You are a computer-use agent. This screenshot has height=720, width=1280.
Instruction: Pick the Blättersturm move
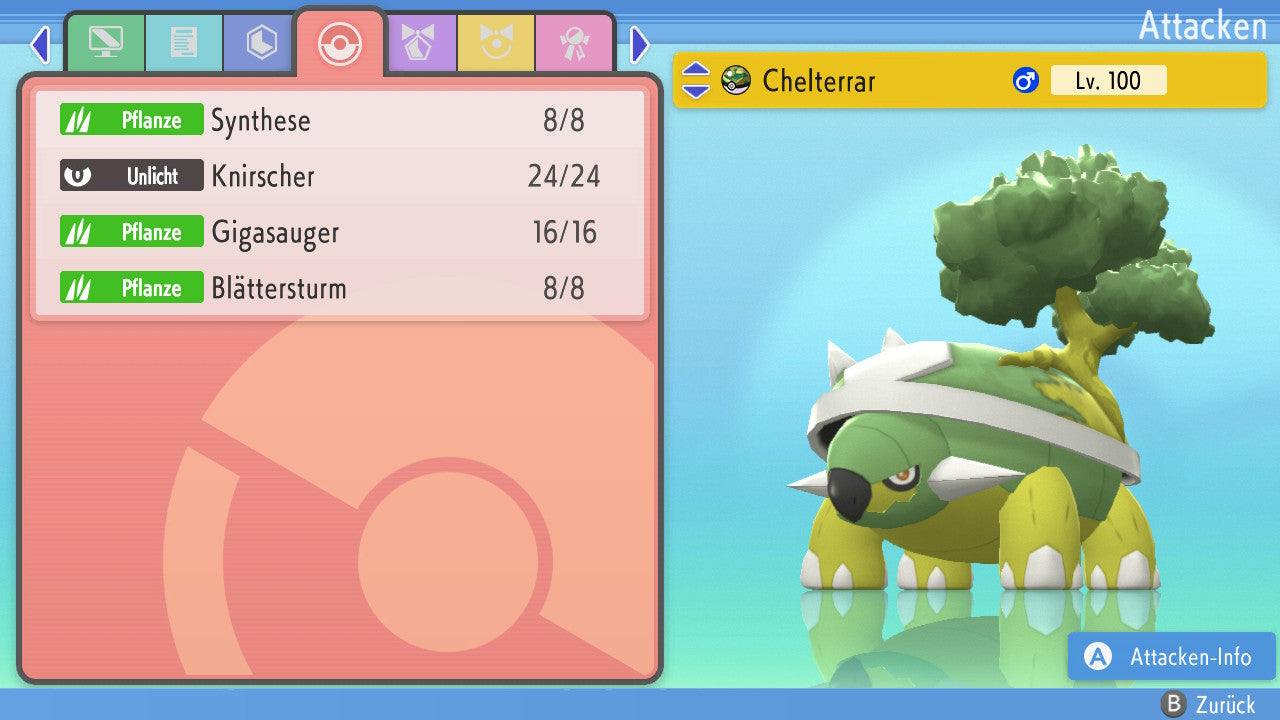[340, 289]
